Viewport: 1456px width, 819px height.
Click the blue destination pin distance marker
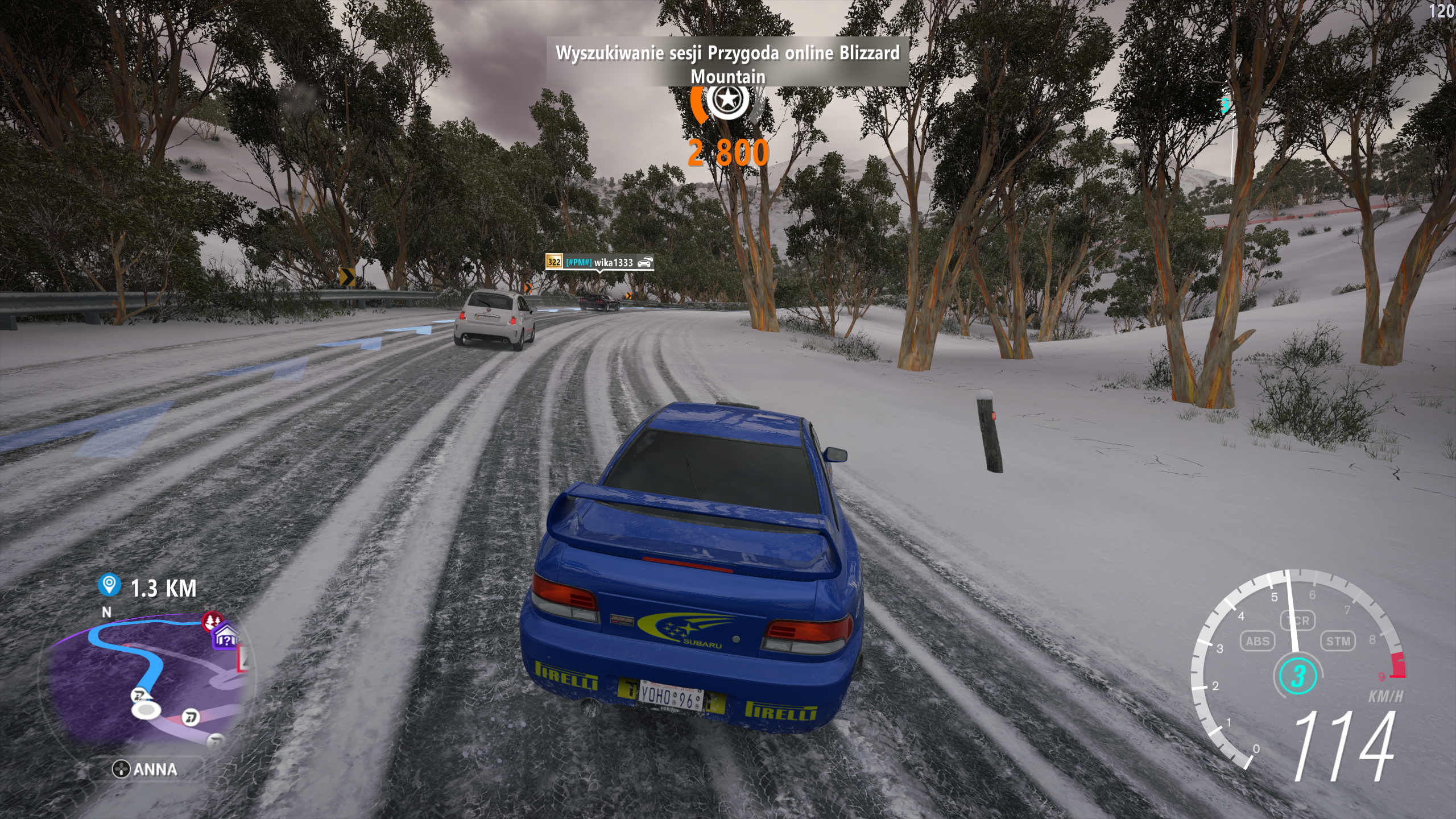click(109, 586)
